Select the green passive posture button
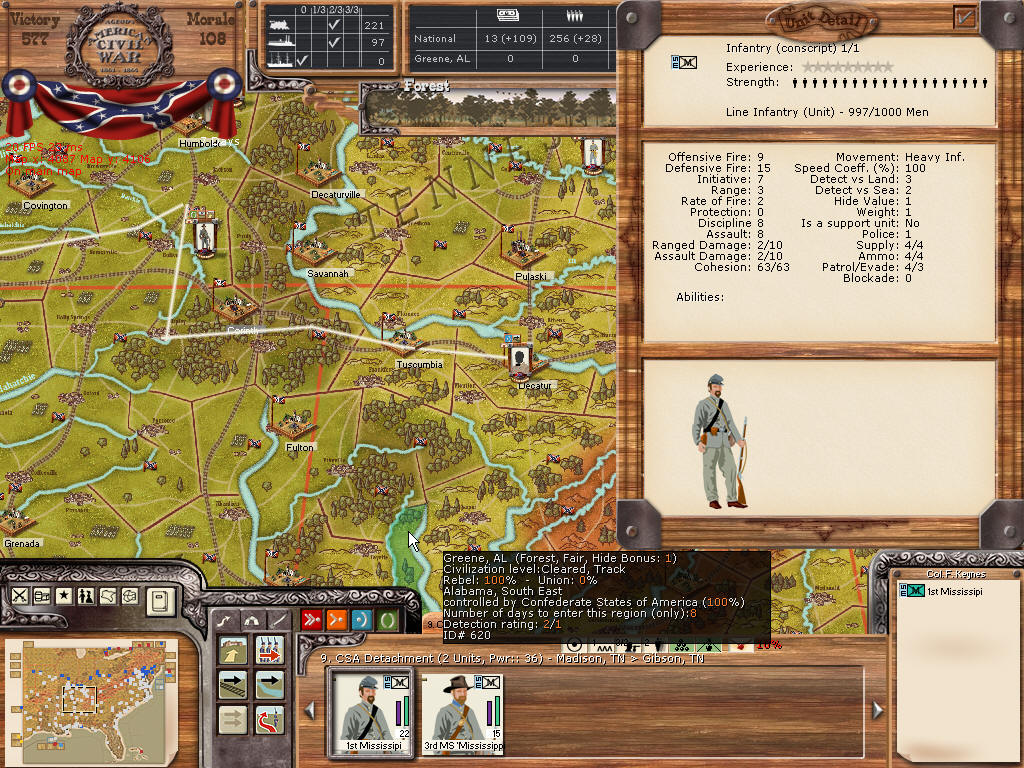Image resolution: width=1024 pixels, height=768 pixels. pyautogui.click(x=387, y=620)
